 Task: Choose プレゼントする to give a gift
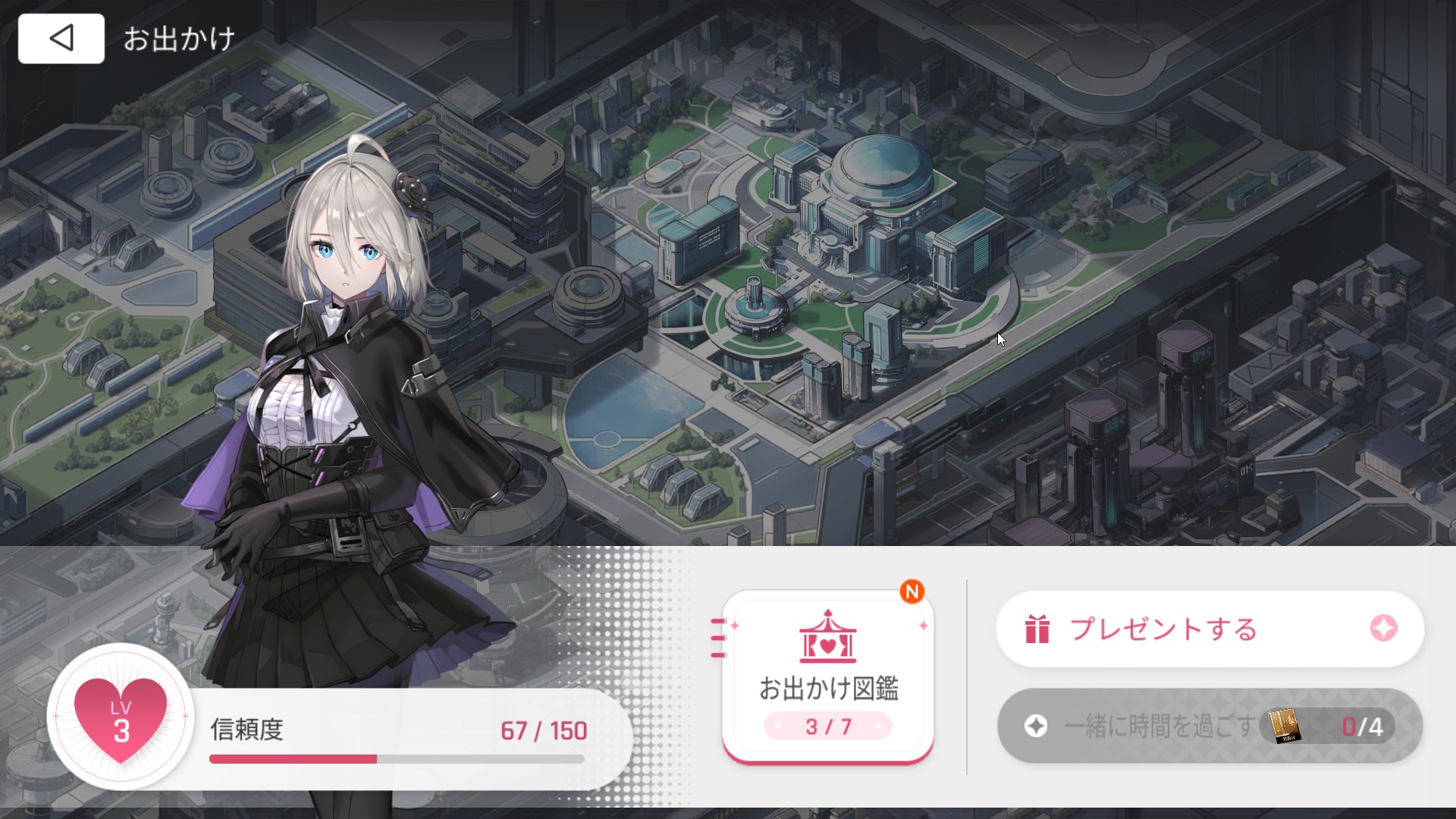pyautogui.click(x=1210, y=629)
